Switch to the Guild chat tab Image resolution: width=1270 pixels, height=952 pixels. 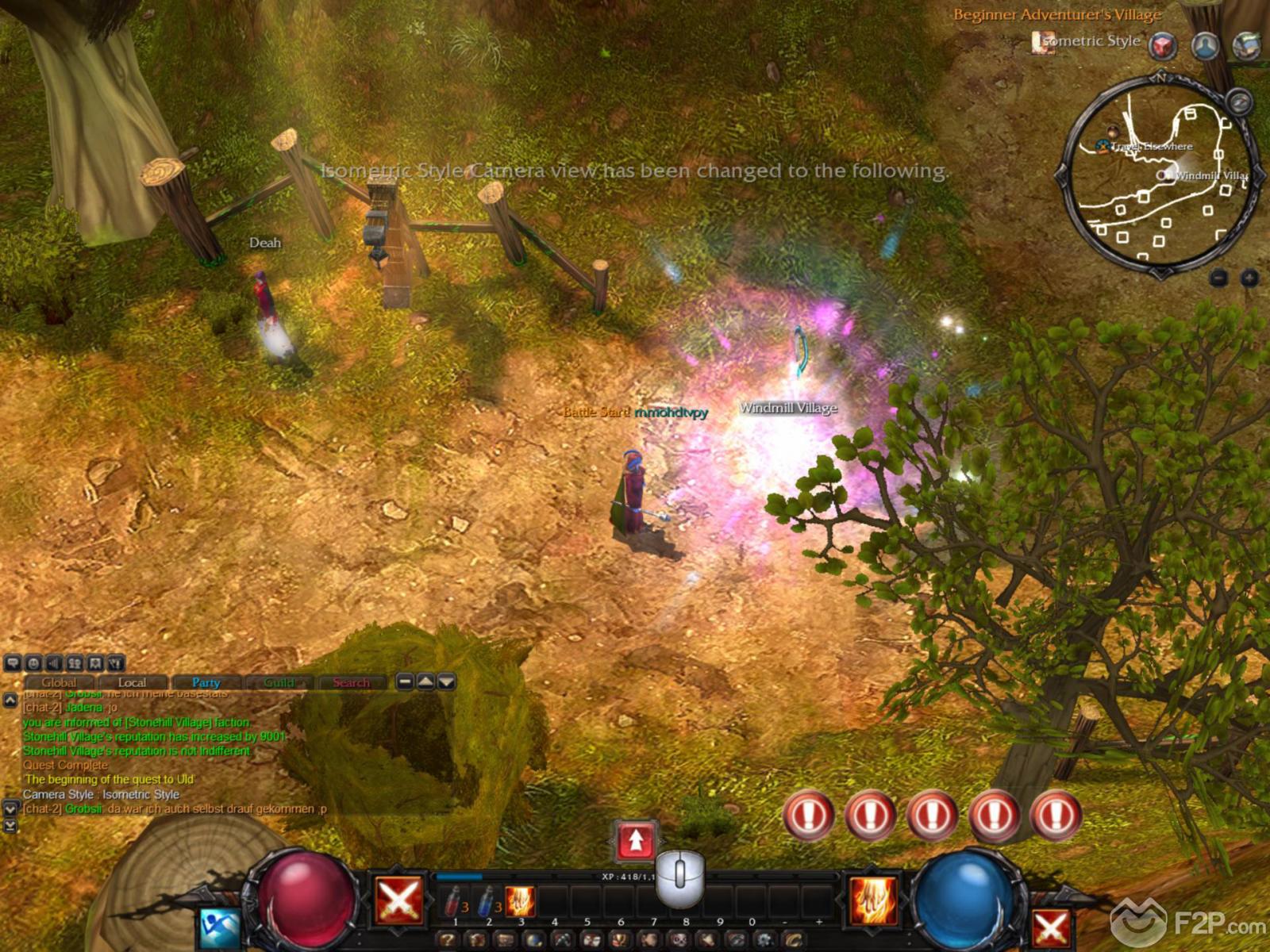tap(279, 682)
